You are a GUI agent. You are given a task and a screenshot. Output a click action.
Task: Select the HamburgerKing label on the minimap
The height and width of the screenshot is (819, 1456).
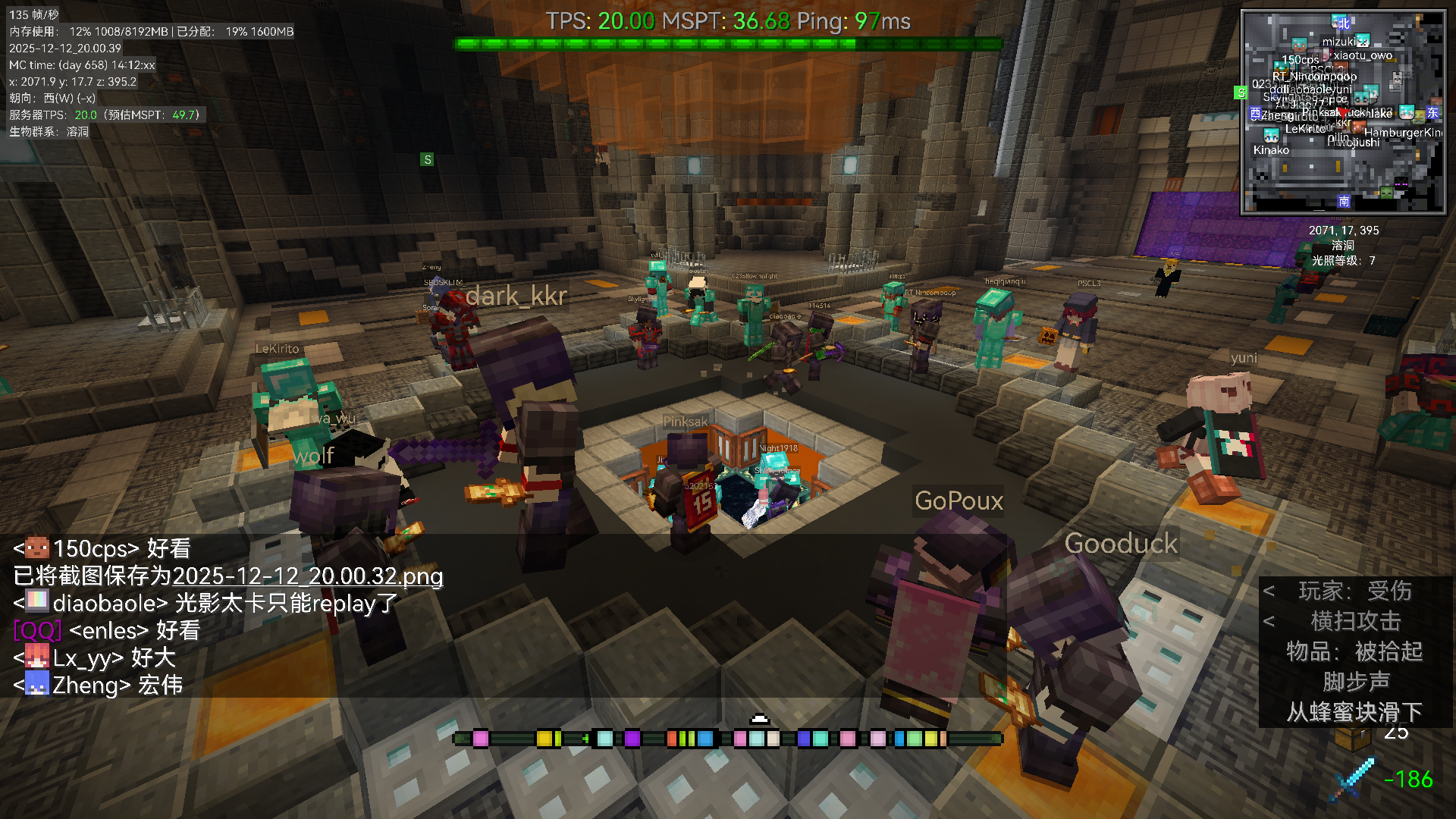tap(1402, 133)
